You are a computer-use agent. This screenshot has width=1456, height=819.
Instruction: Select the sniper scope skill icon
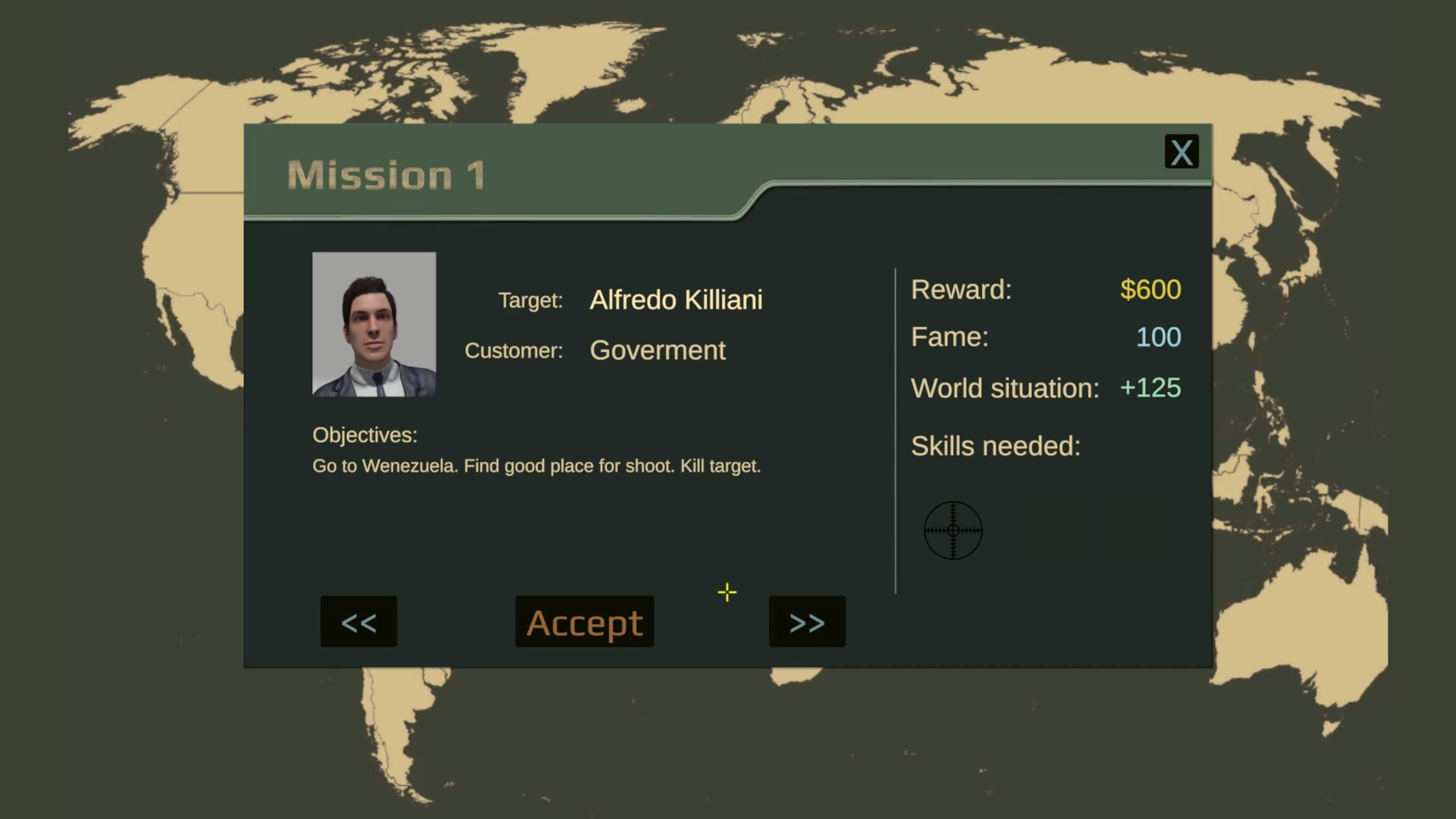tap(953, 529)
